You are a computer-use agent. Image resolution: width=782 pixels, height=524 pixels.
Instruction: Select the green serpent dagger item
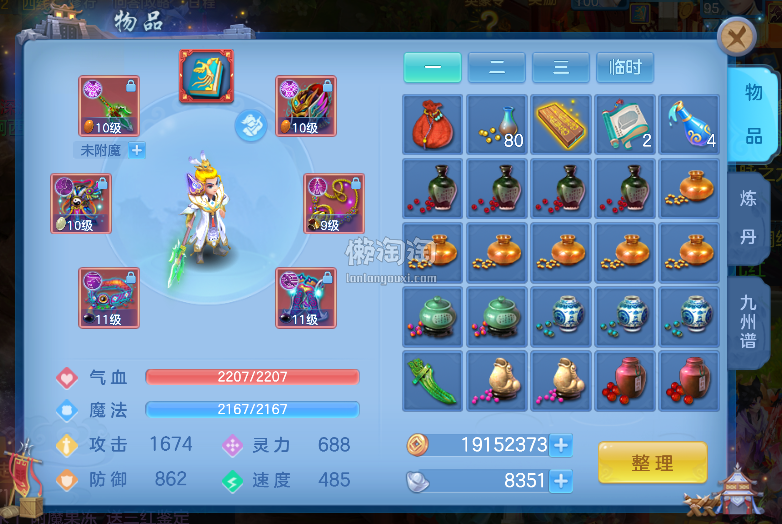(x=432, y=381)
